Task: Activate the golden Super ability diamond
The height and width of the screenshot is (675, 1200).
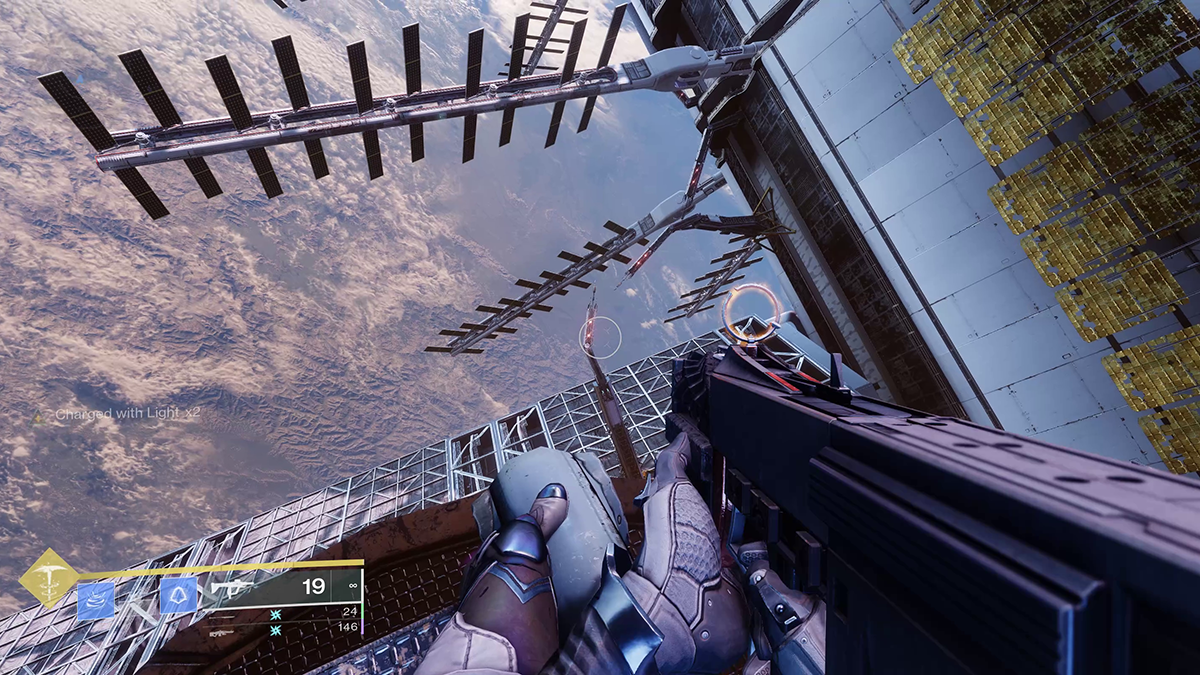Action: coord(50,578)
